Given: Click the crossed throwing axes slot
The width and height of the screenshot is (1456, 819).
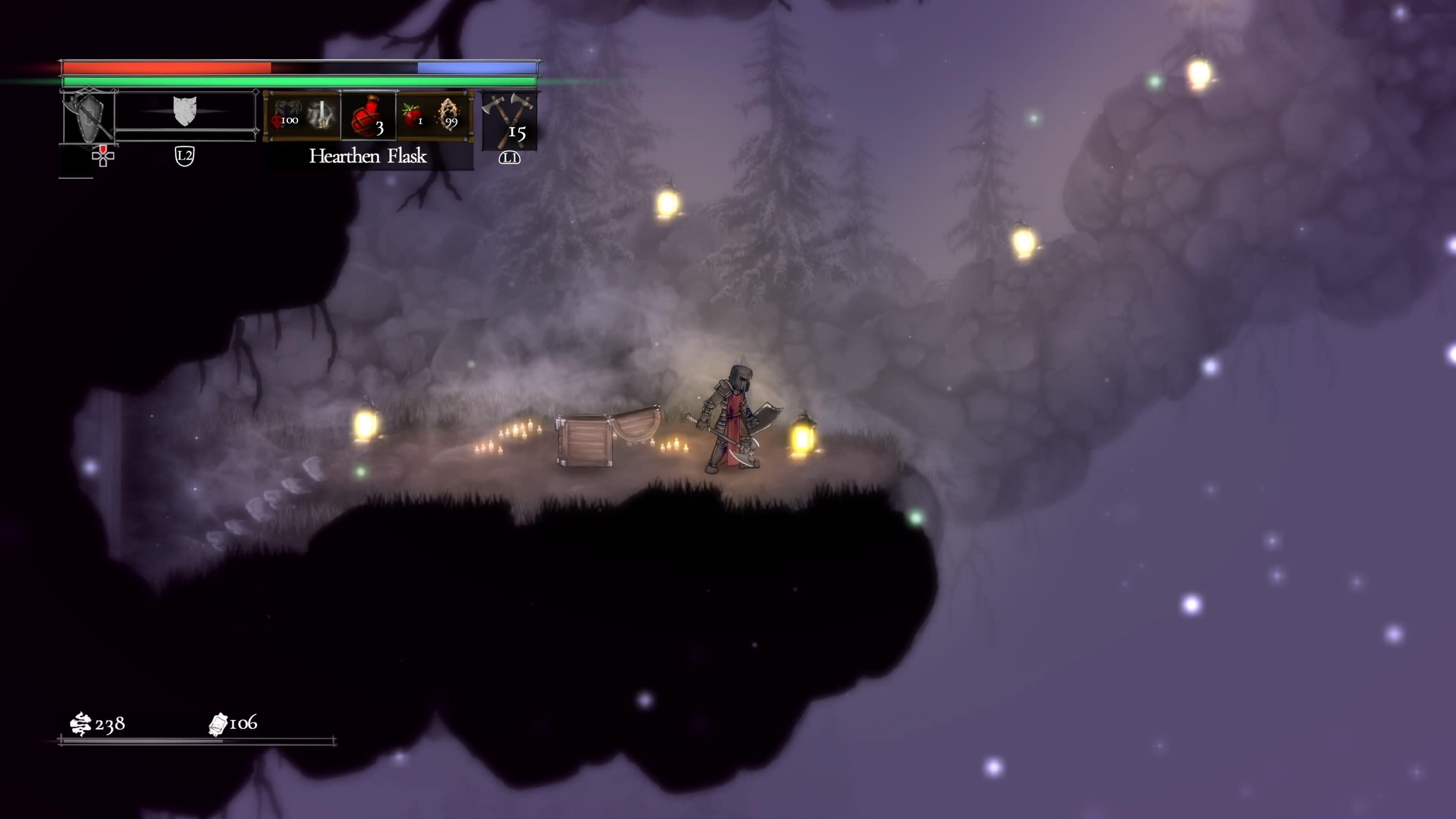Looking at the screenshot, I should (x=509, y=120).
